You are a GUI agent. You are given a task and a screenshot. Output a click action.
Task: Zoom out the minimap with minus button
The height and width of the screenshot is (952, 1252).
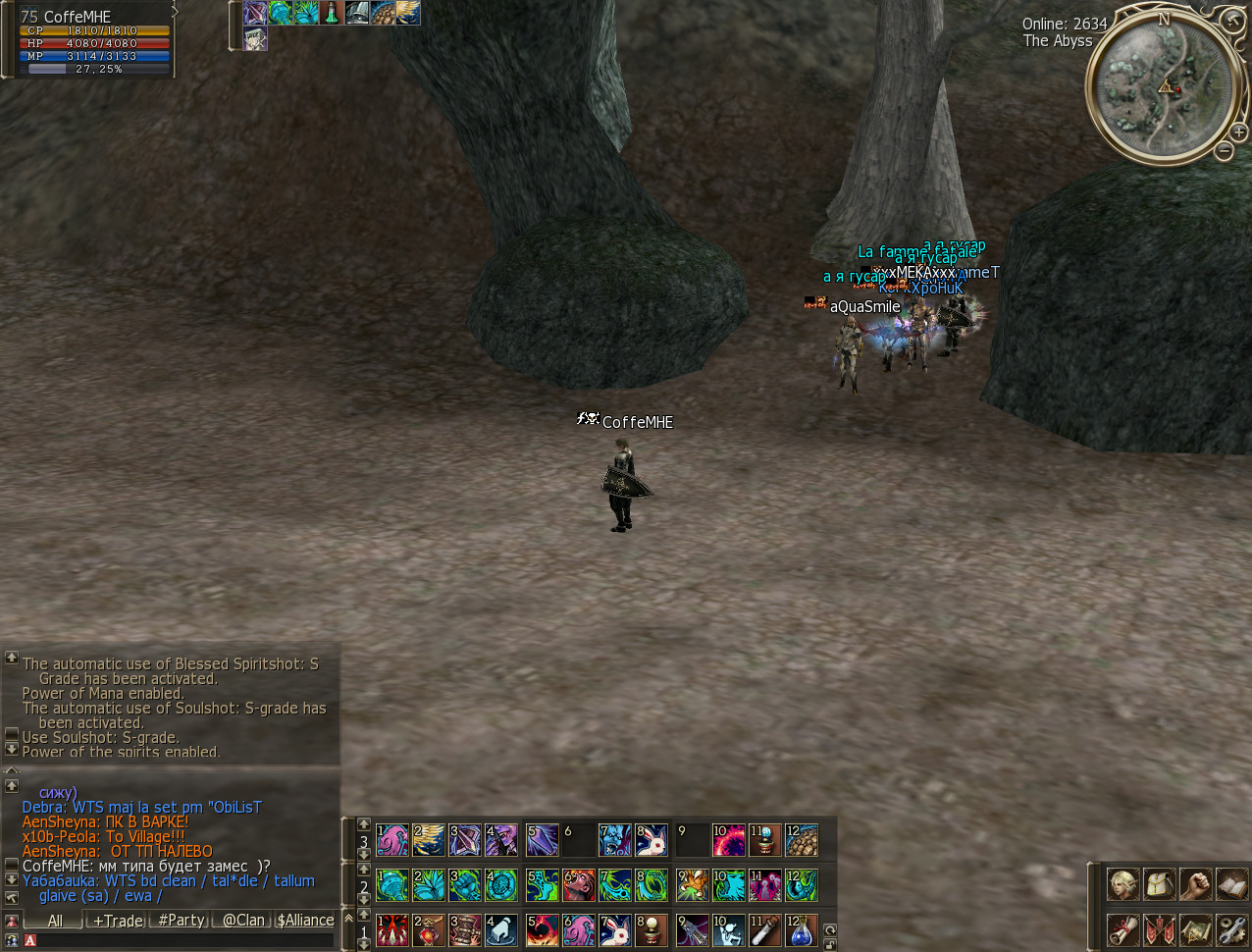point(1224,151)
